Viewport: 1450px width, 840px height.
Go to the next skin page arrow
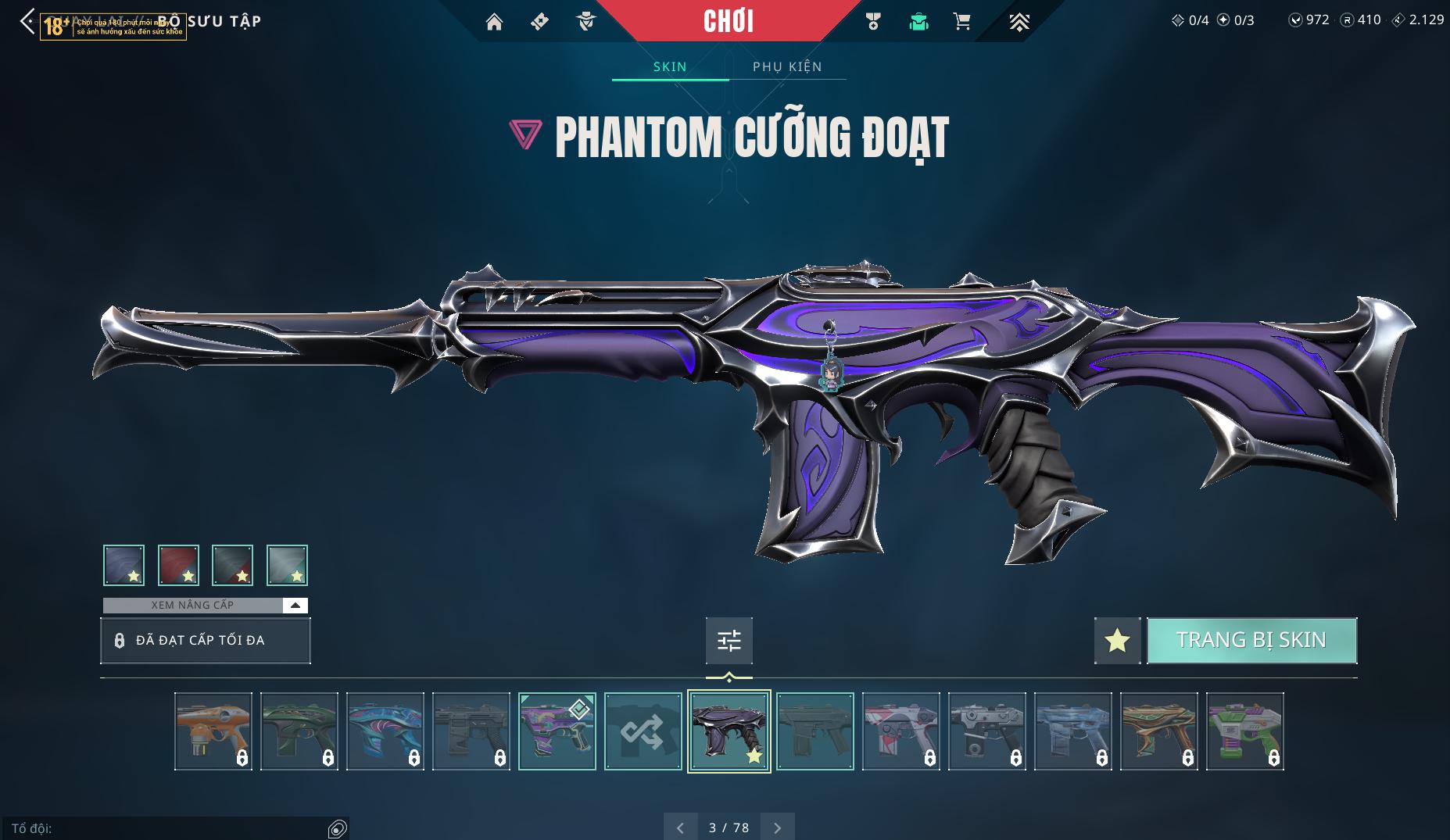coord(777,827)
